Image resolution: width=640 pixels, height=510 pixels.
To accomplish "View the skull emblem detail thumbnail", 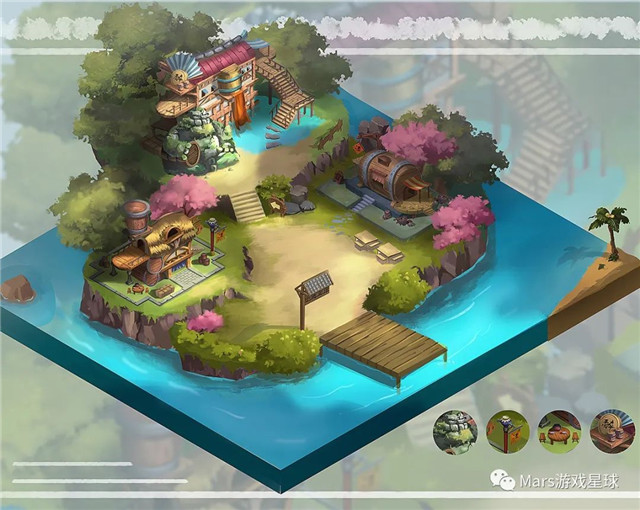I will pos(612,432).
